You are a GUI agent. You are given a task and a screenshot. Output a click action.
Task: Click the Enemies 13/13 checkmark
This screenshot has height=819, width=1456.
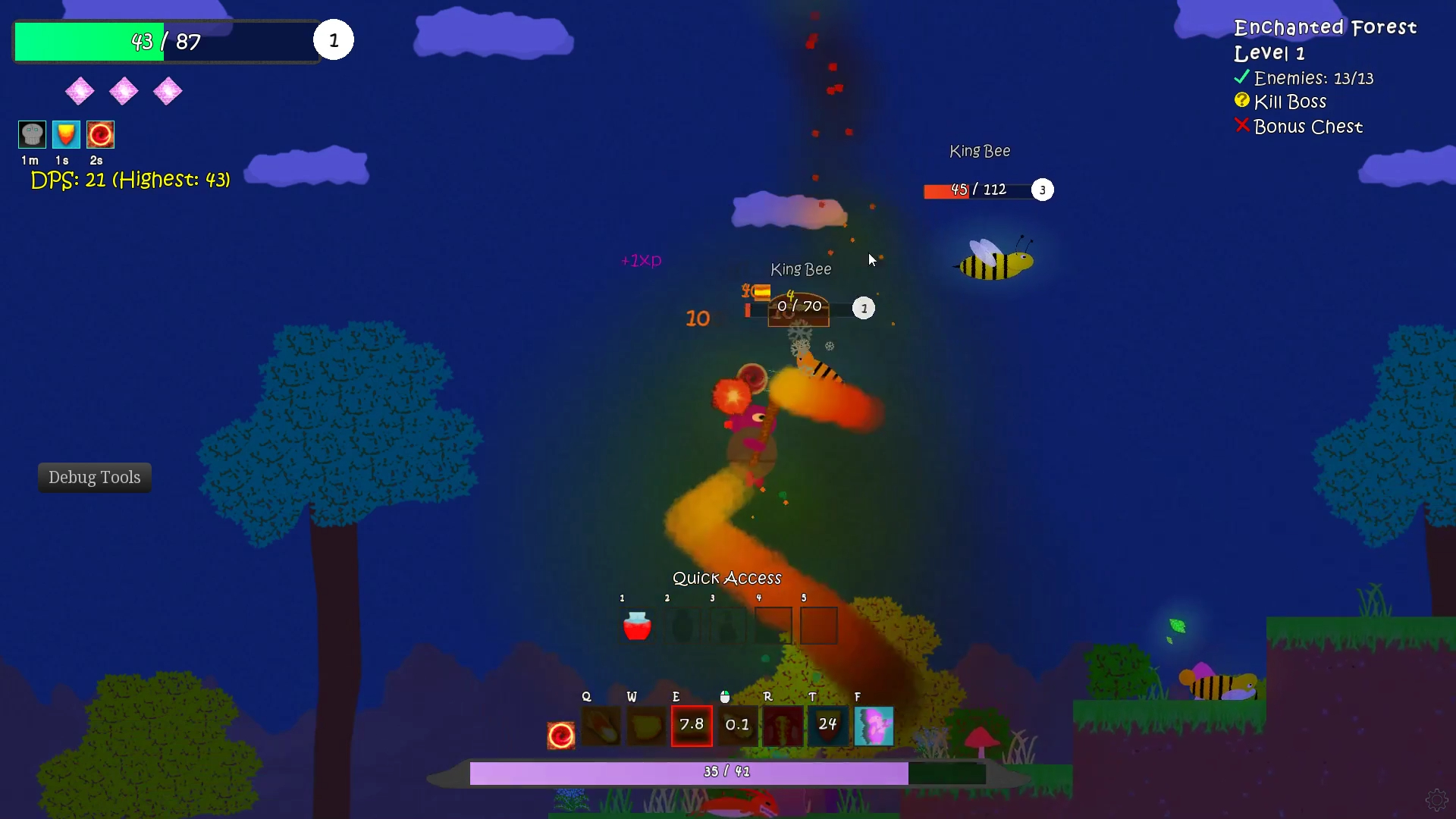(x=1241, y=76)
